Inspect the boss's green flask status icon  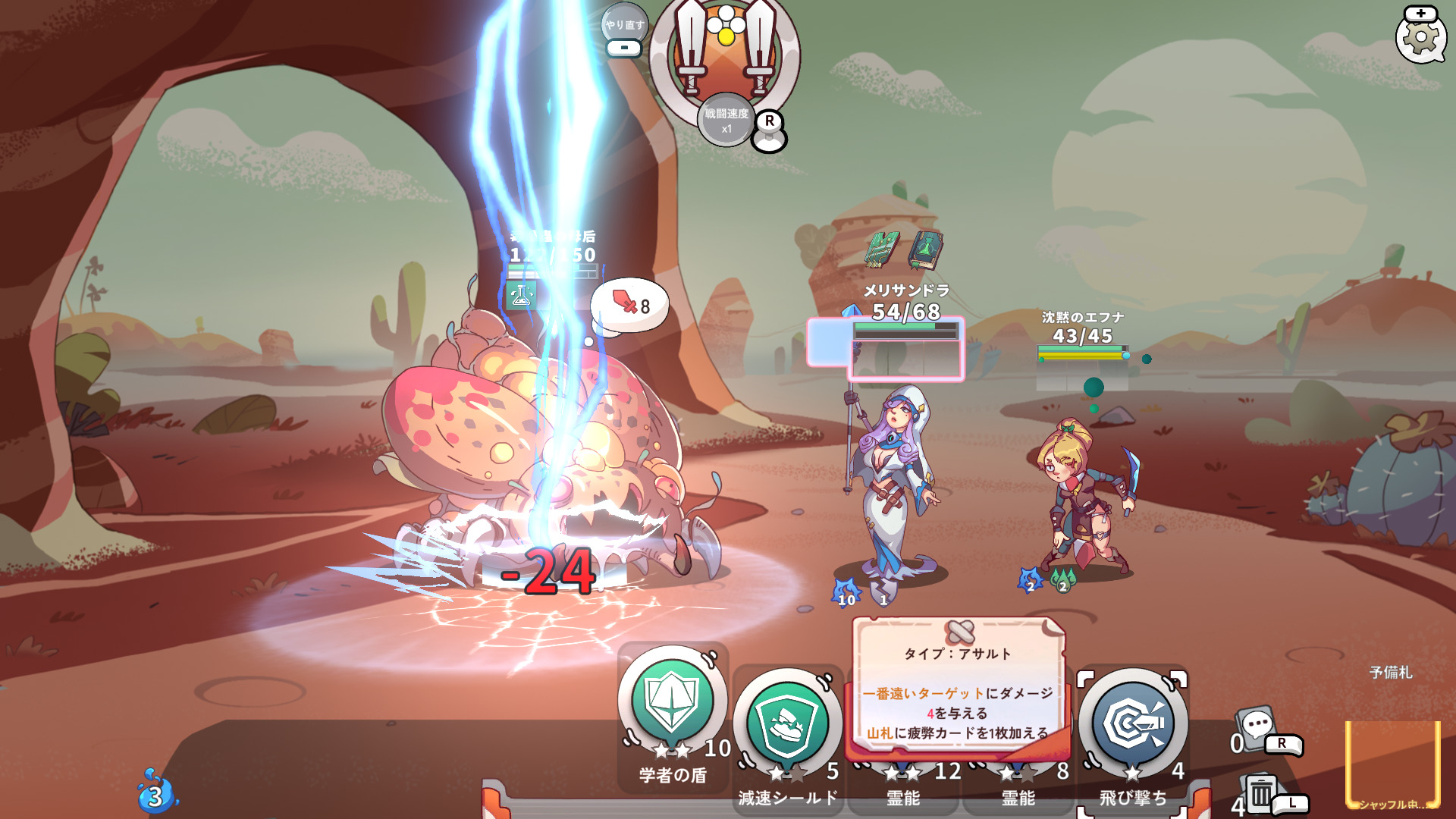click(521, 296)
